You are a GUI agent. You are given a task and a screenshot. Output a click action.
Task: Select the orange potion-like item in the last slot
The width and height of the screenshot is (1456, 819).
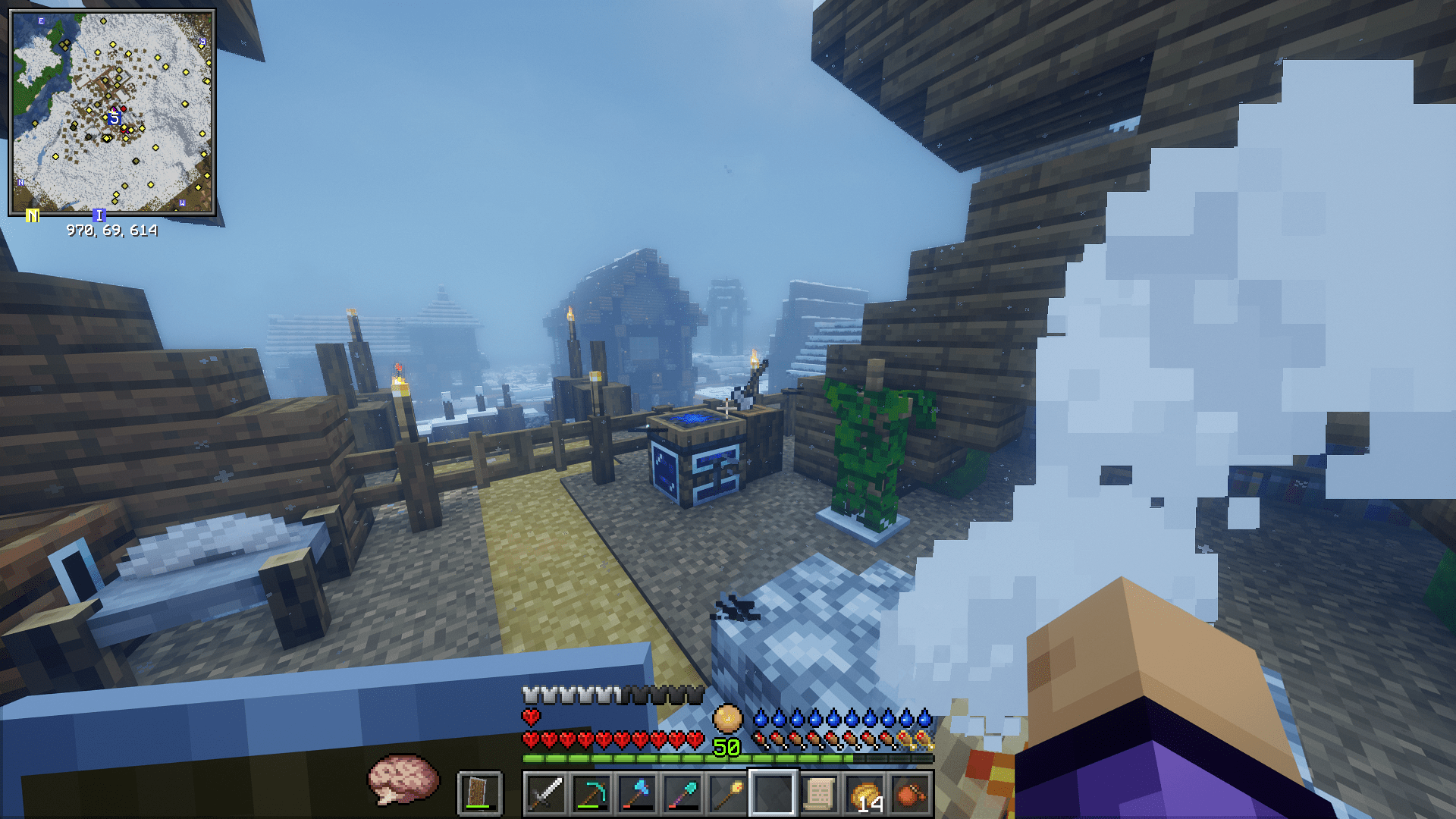click(x=912, y=791)
